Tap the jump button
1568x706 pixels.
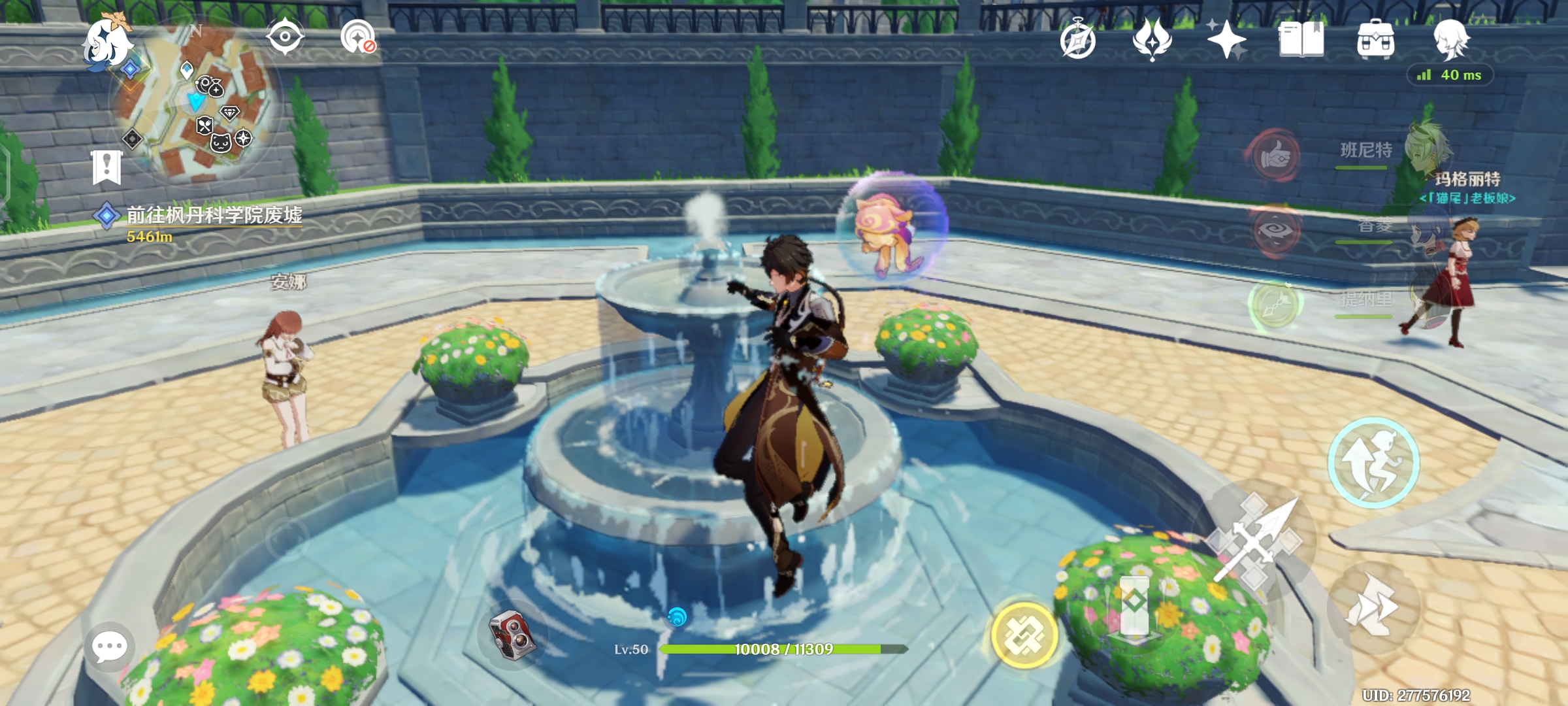point(1373,463)
